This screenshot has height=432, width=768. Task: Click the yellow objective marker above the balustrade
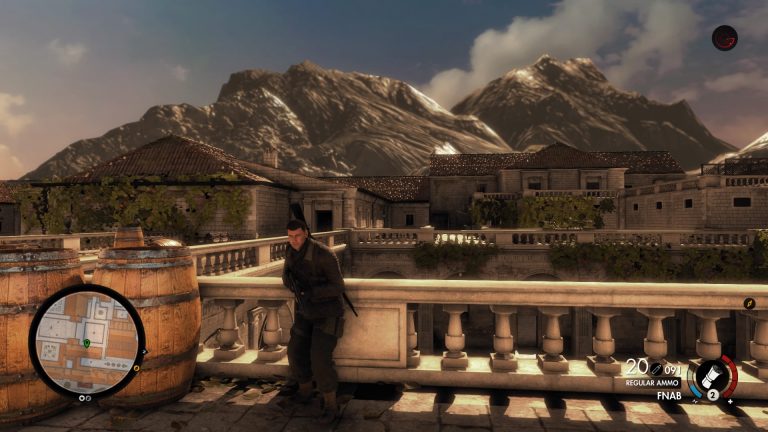749,303
